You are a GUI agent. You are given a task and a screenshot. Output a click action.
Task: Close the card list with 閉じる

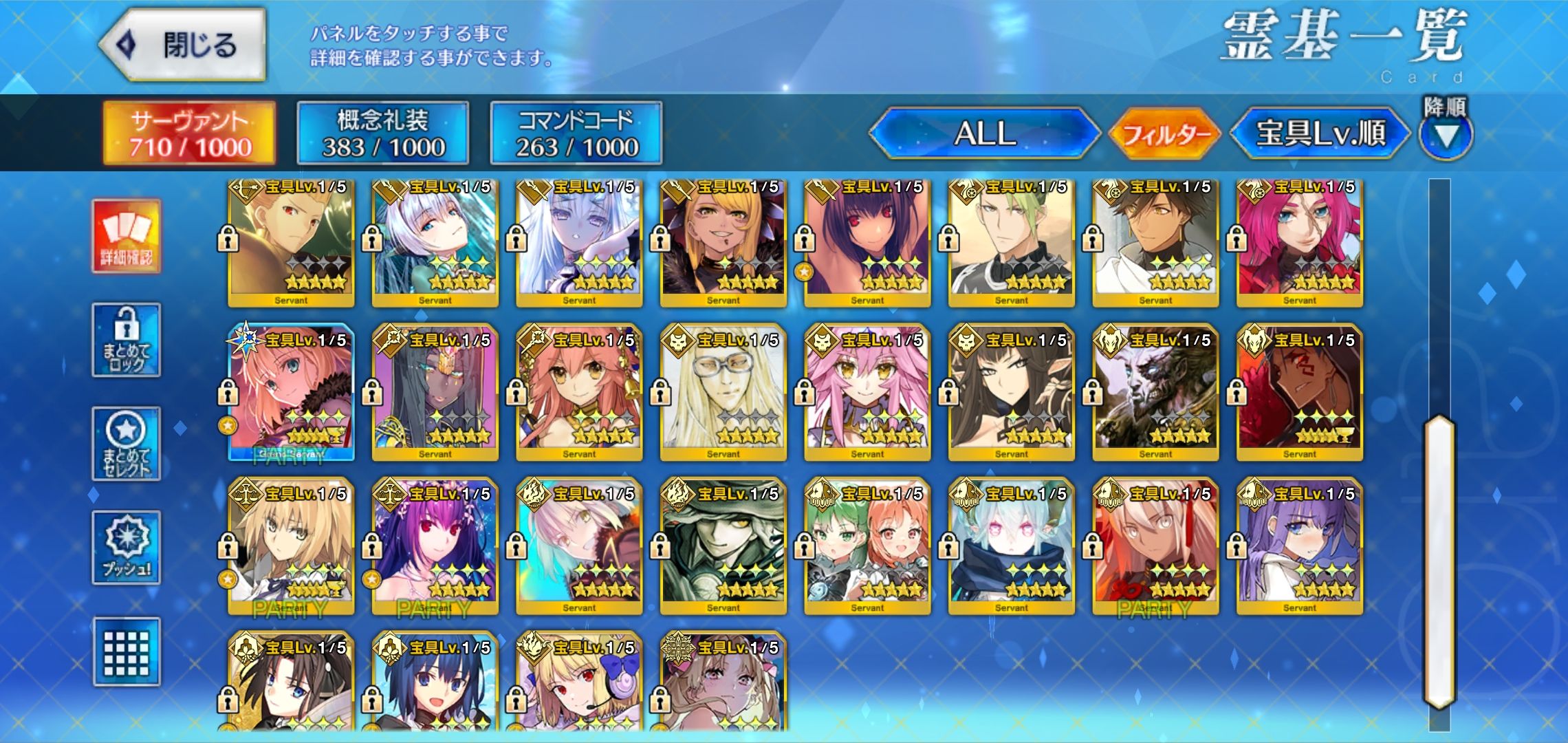182,45
